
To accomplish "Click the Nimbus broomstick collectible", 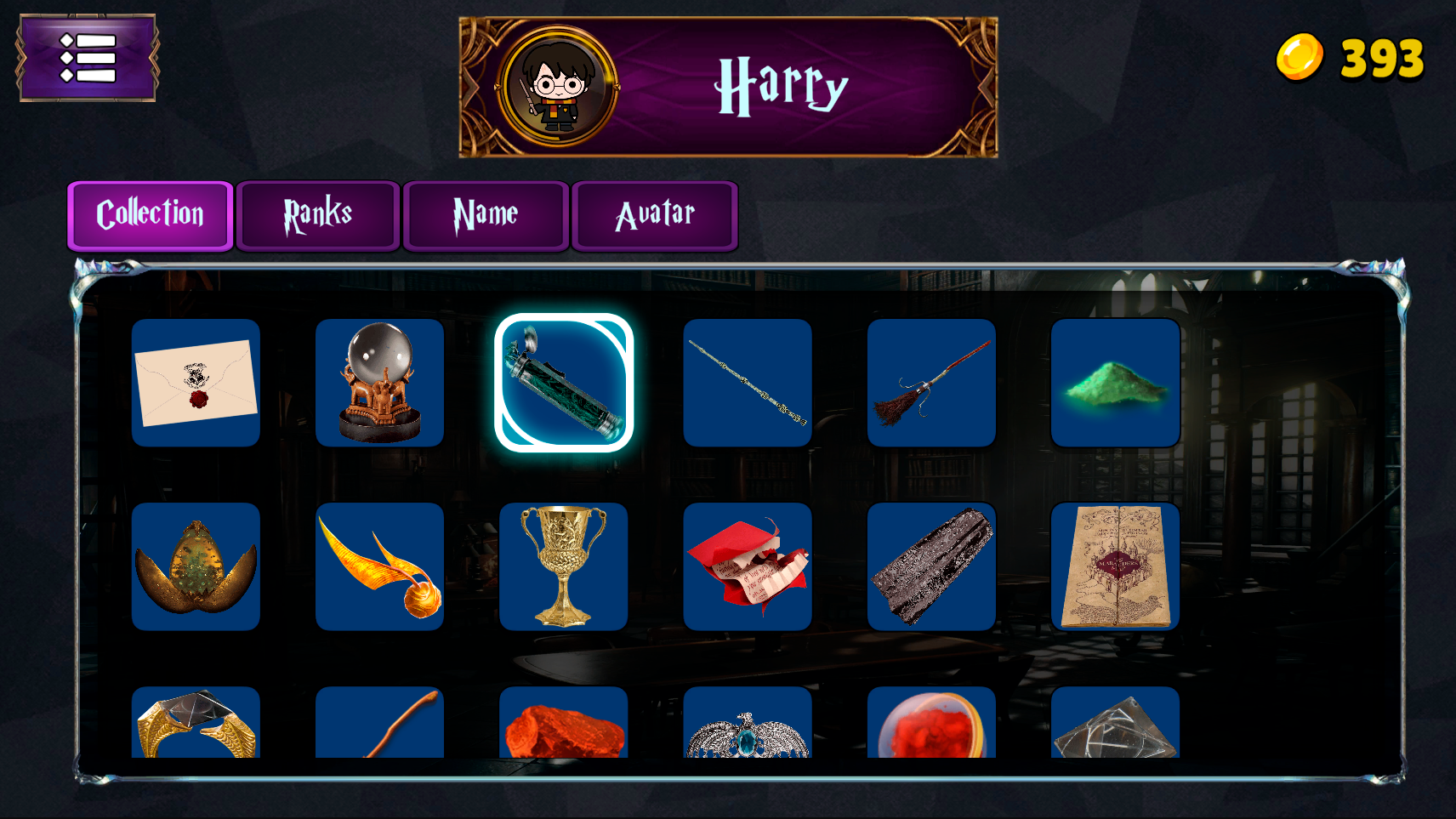I will pyautogui.click(x=932, y=383).
